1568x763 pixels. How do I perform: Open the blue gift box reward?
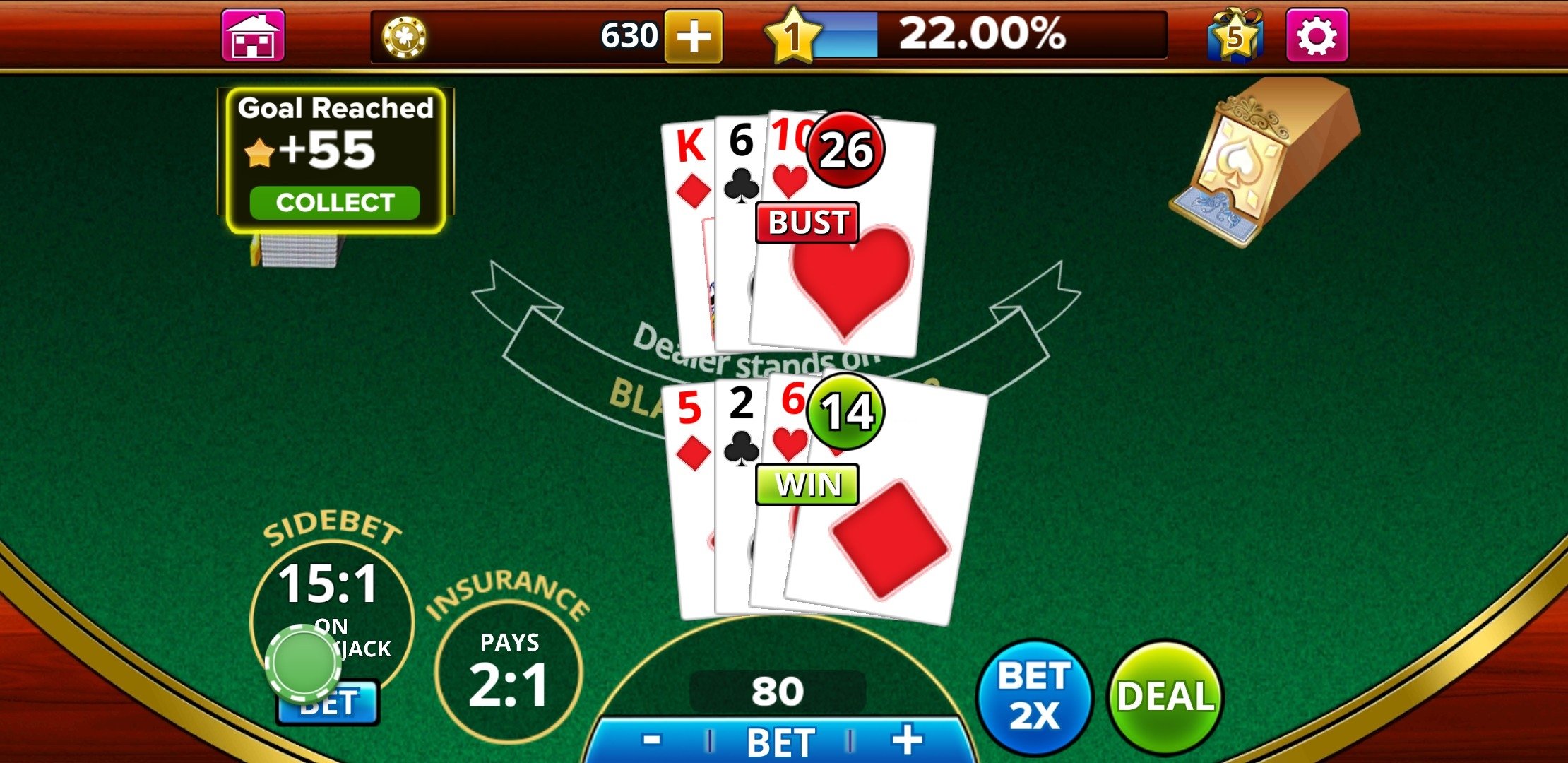pyautogui.click(x=1235, y=35)
